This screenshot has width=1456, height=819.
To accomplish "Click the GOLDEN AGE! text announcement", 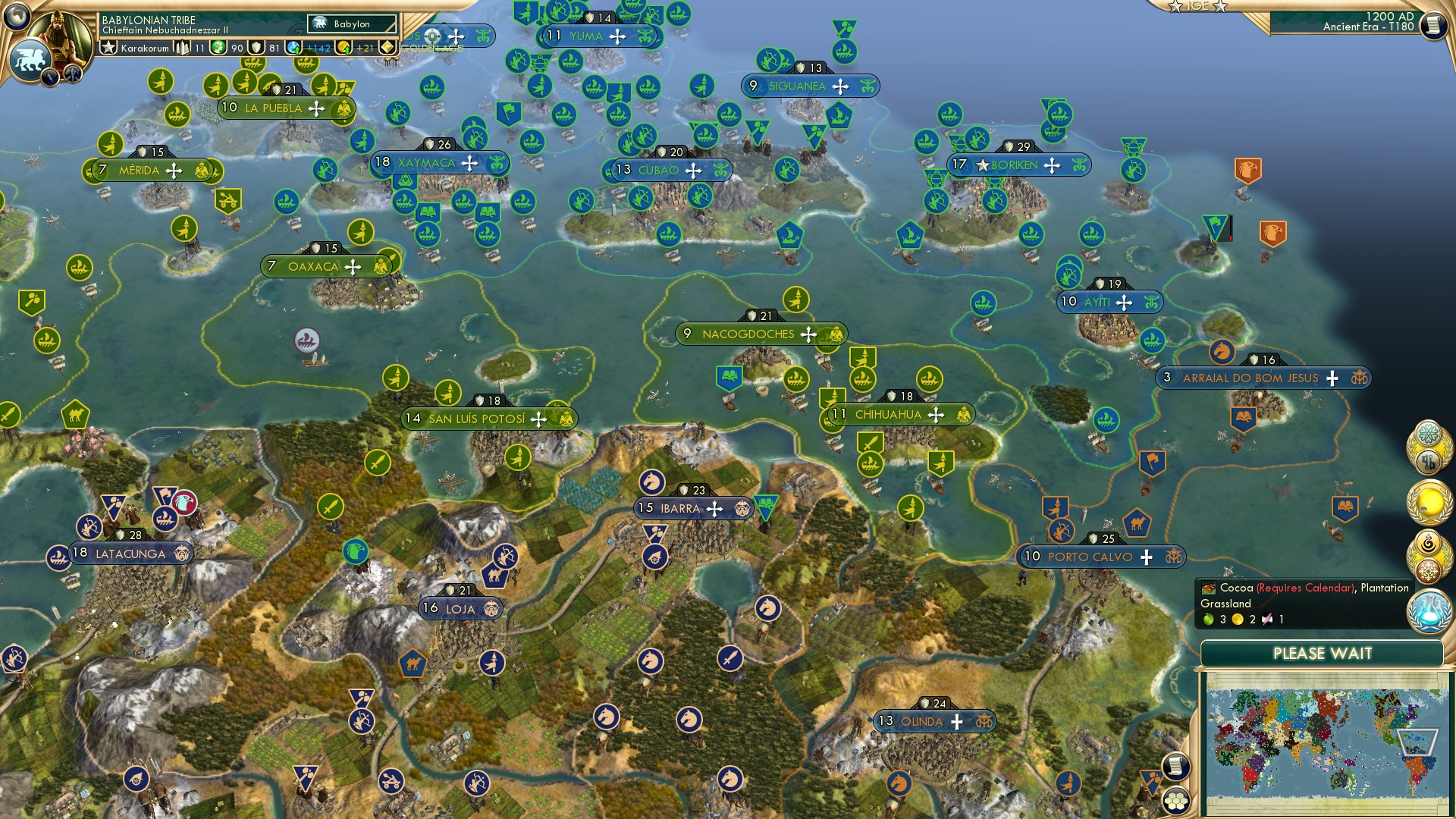I will click(x=431, y=49).
